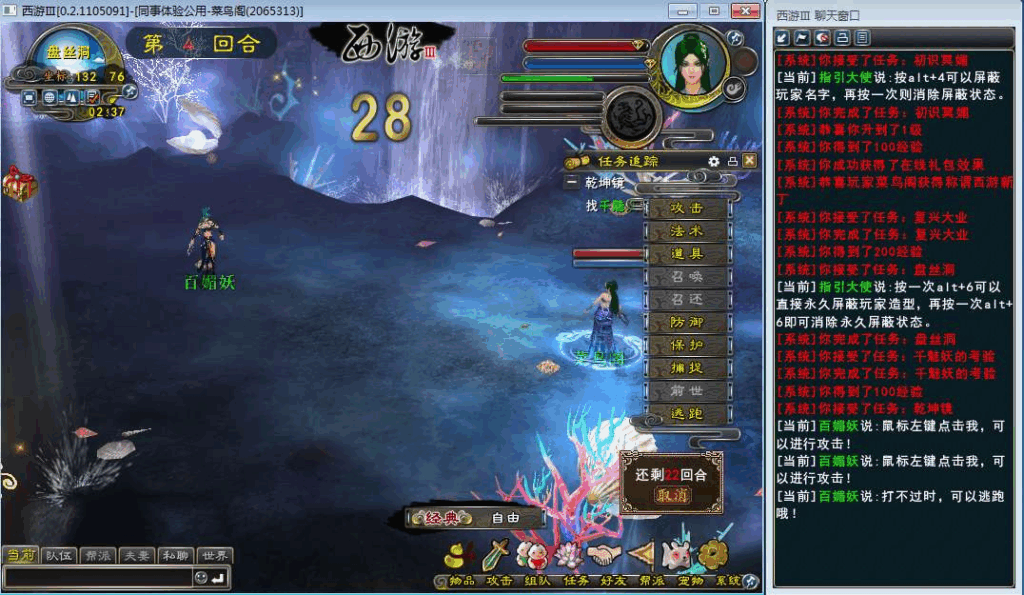The width and height of the screenshot is (1024, 595).
Task: Select the 保护 (Protect) battle command
Action: click(686, 346)
